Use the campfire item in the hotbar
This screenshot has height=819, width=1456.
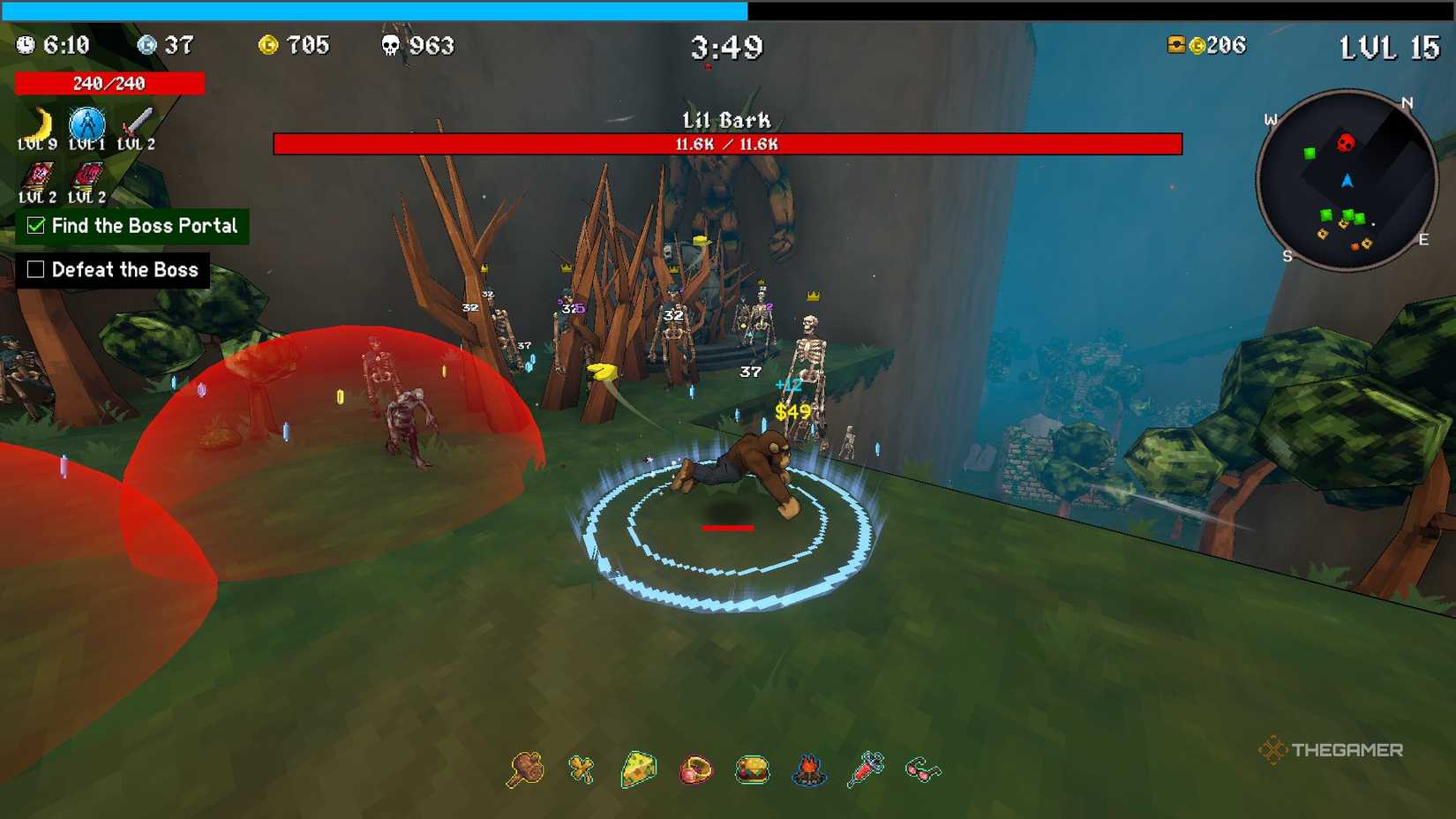tap(809, 770)
